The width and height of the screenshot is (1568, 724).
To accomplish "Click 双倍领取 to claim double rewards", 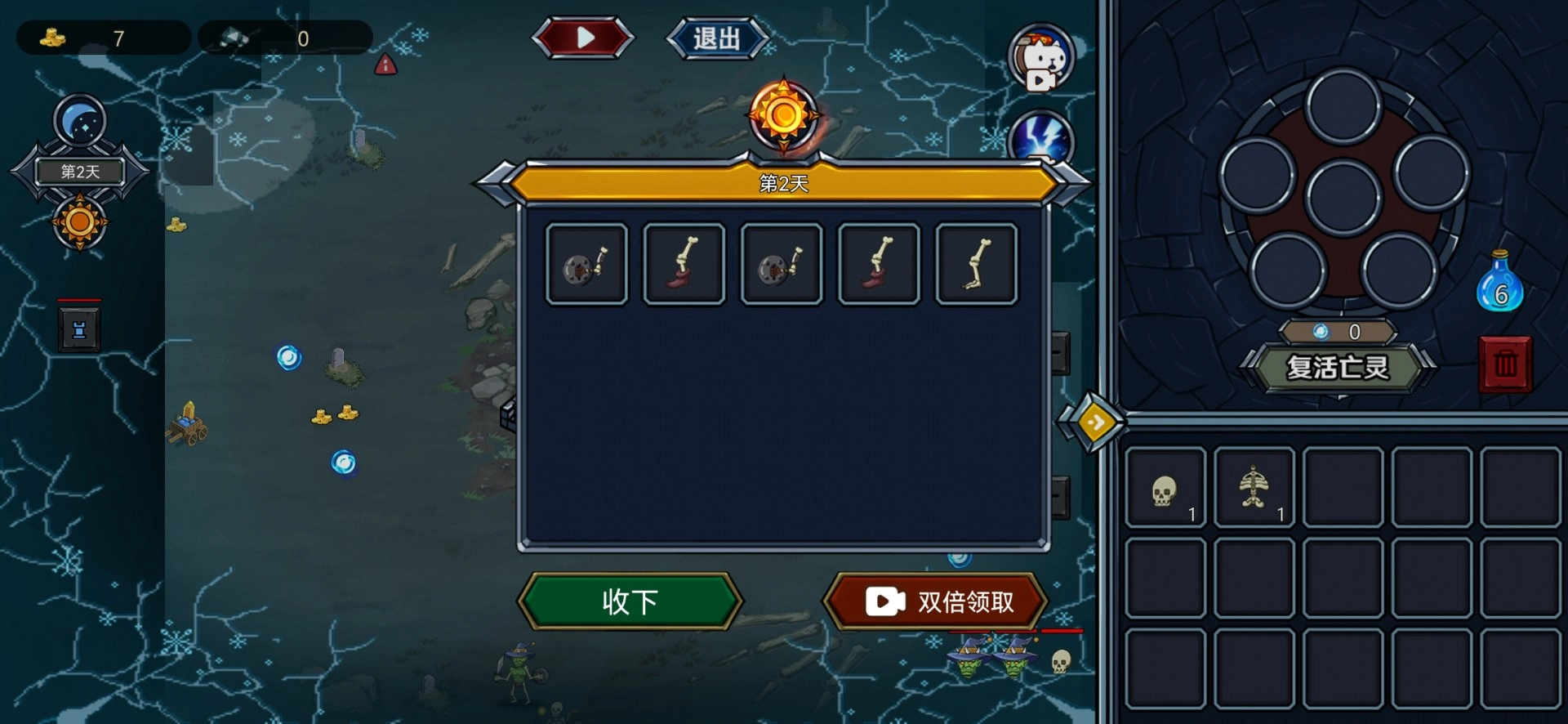I will pos(934,601).
